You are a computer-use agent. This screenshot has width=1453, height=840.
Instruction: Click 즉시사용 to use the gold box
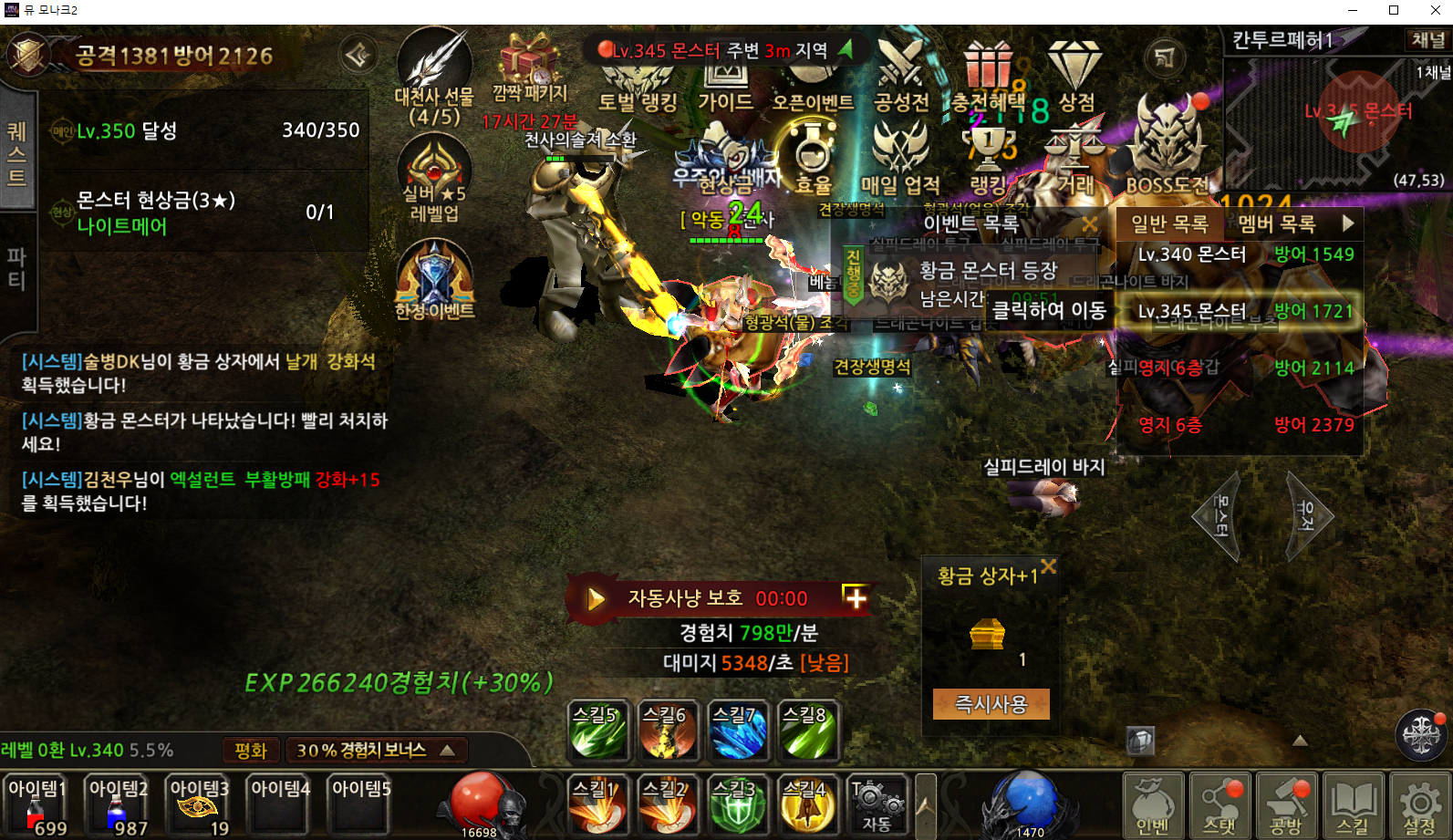pos(991,704)
